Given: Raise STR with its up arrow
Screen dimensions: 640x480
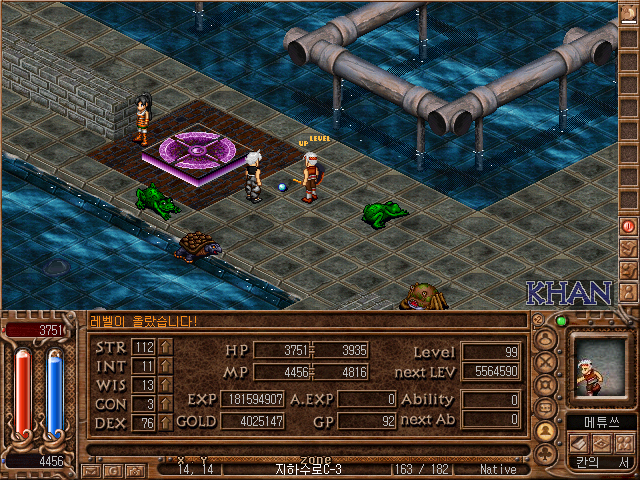Looking at the screenshot, I should (x=165, y=347).
